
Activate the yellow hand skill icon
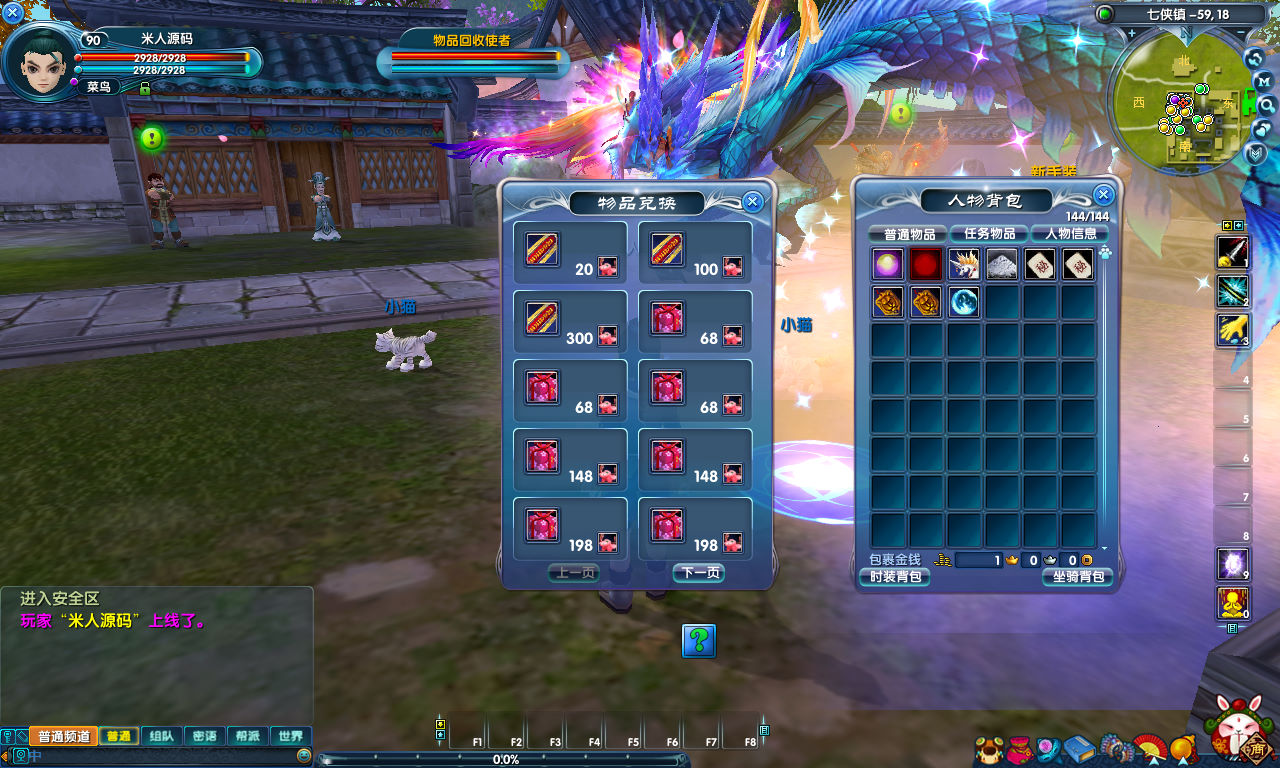click(x=1231, y=330)
